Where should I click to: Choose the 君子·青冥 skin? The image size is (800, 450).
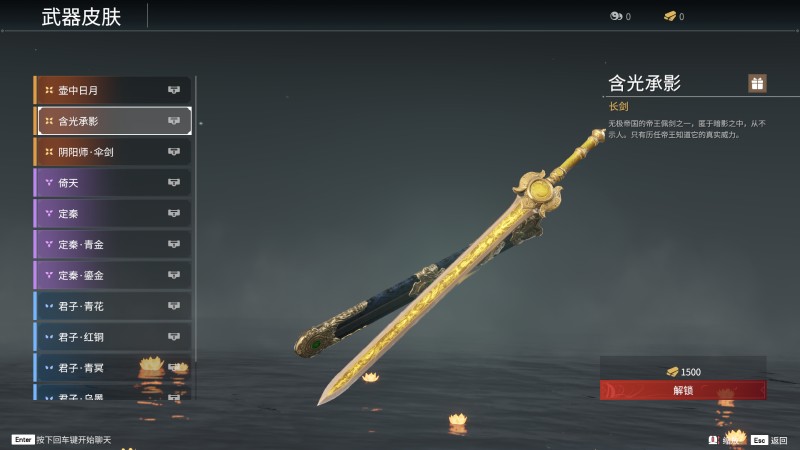(112, 368)
